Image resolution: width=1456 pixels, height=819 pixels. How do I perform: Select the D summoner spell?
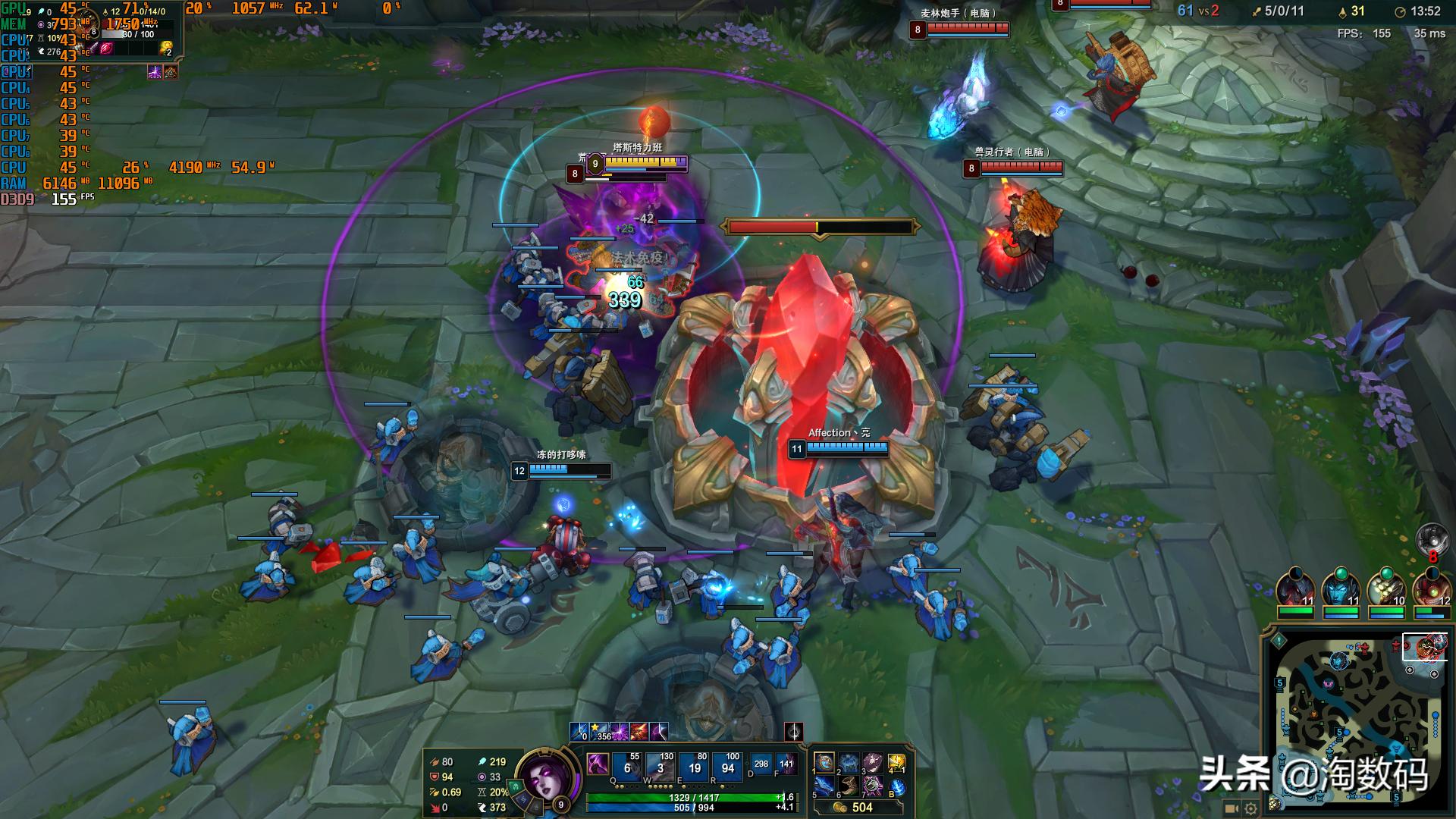[761, 764]
